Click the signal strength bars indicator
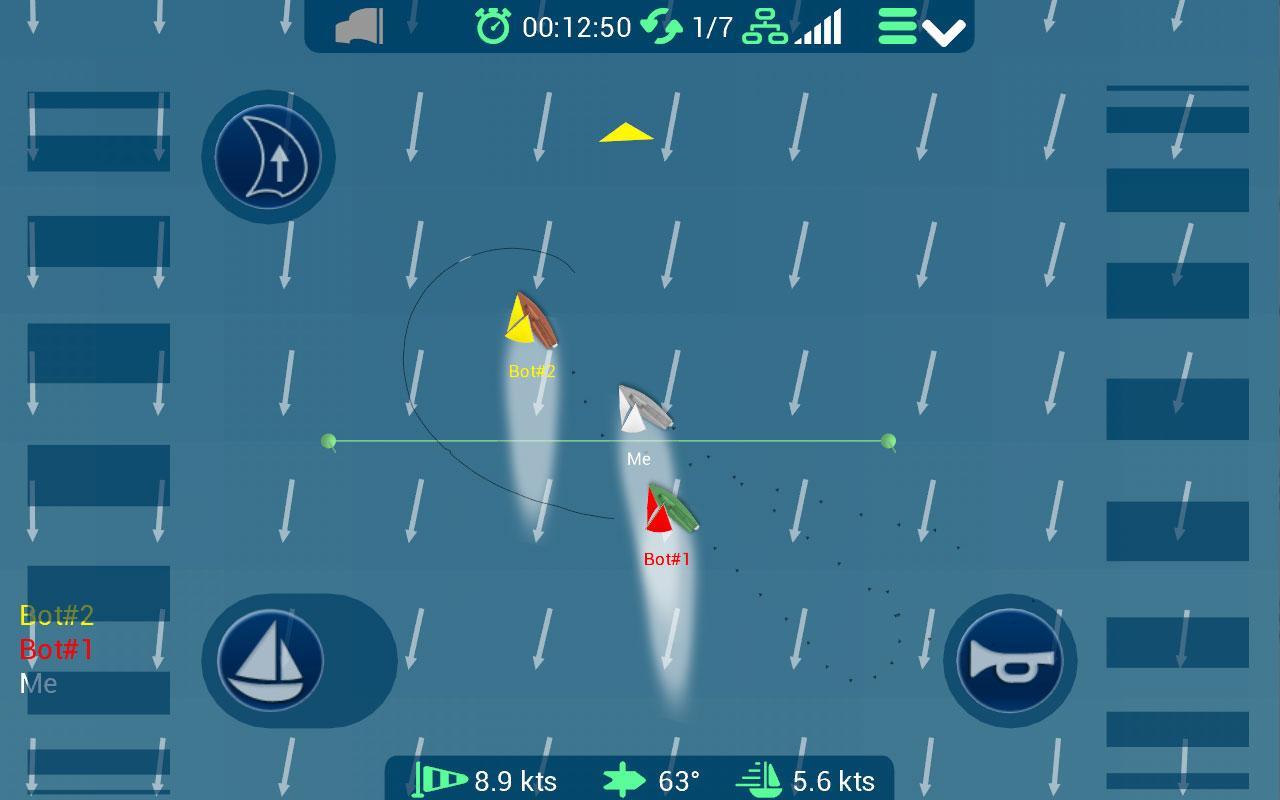This screenshot has width=1280, height=800. (815, 27)
